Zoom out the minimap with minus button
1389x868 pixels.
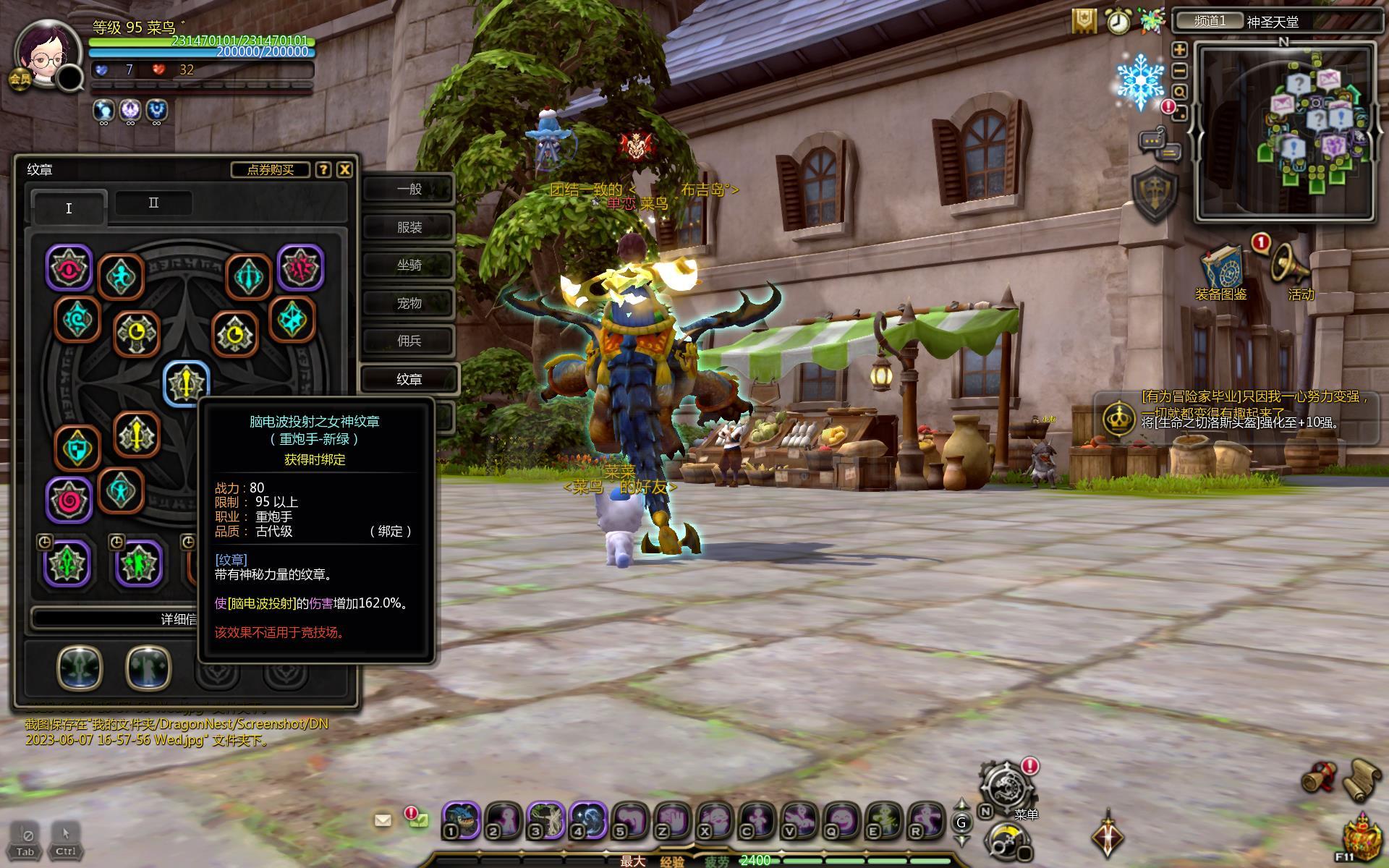coord(1179,71)
